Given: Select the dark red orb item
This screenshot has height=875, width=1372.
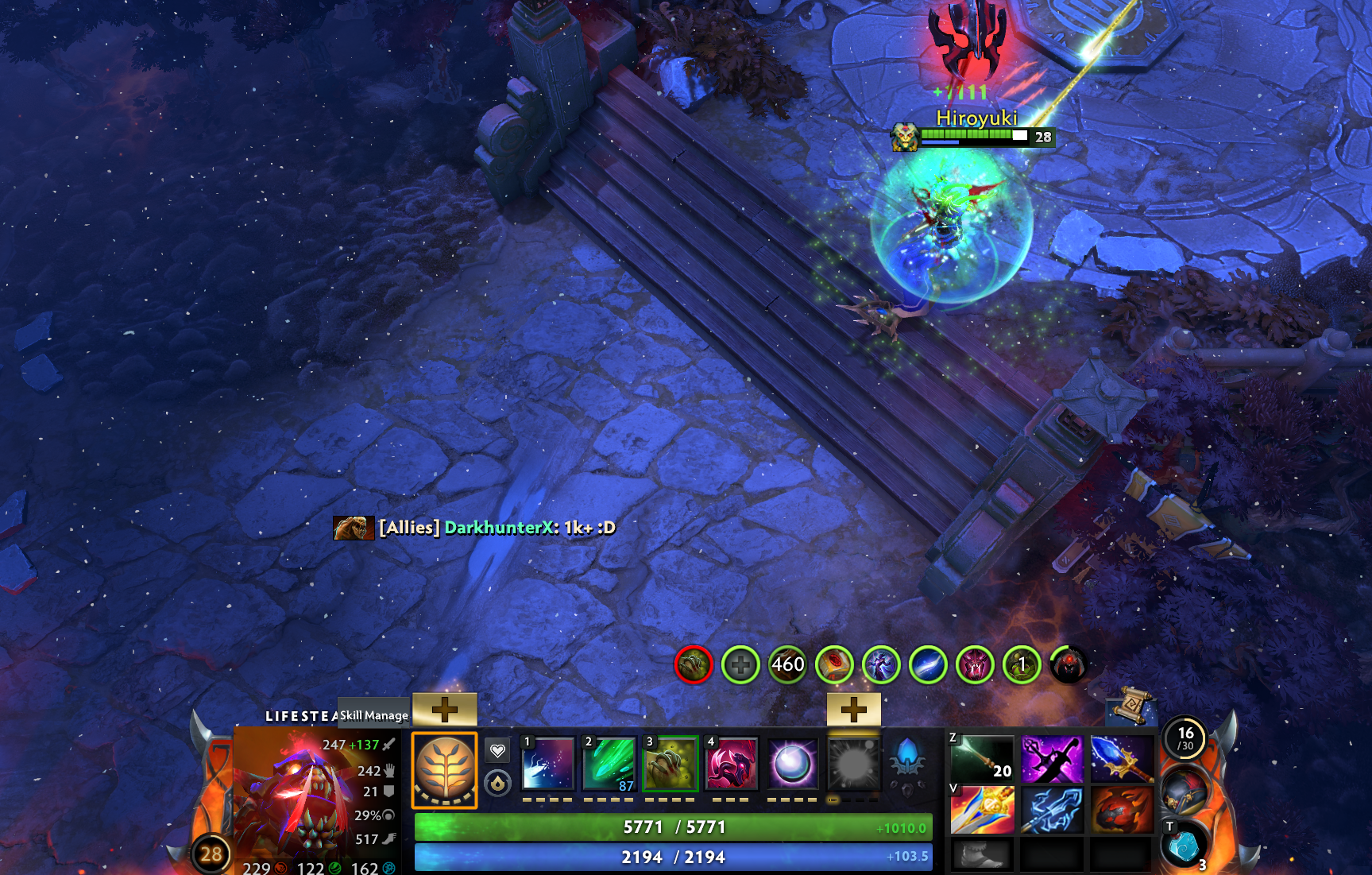Looking at the screenshot, I should tap(1122, 810).
